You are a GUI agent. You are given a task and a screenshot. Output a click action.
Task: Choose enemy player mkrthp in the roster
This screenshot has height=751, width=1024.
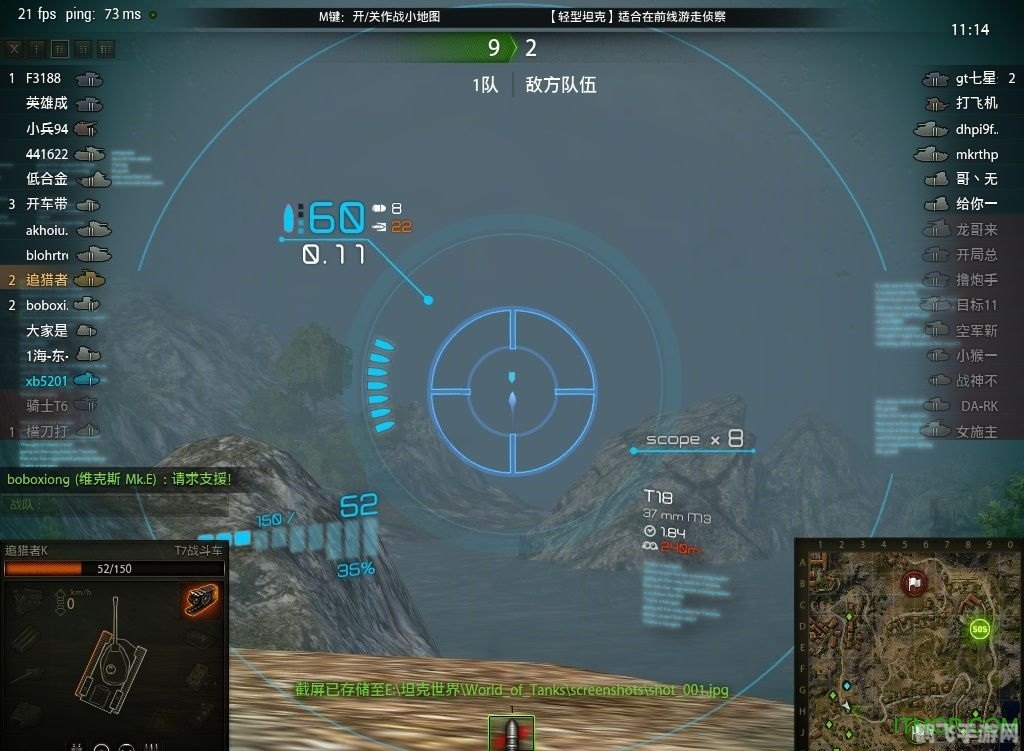pos(976,154)
